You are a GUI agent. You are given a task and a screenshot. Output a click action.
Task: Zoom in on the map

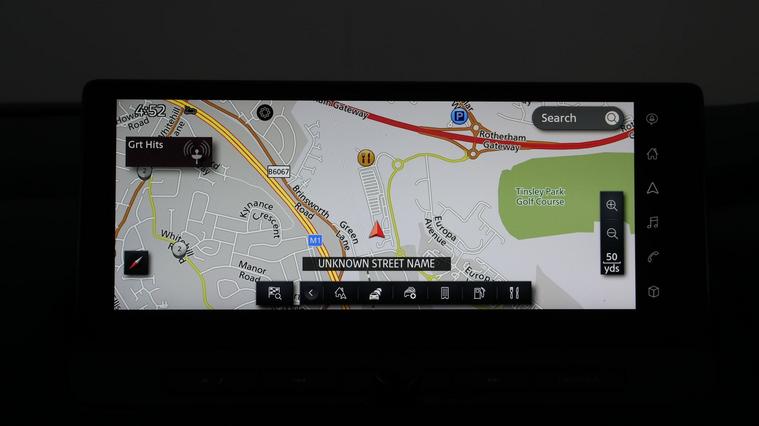611,206
